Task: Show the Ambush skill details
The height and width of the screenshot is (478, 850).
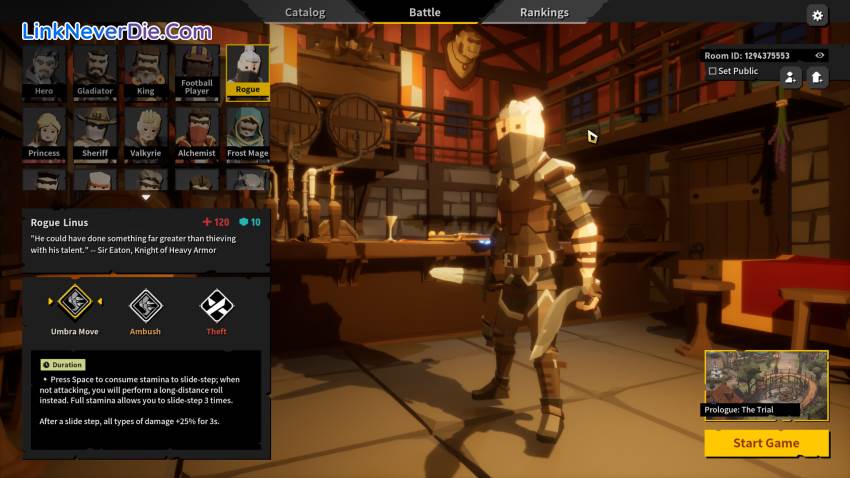Action: [x=145, y=304]
